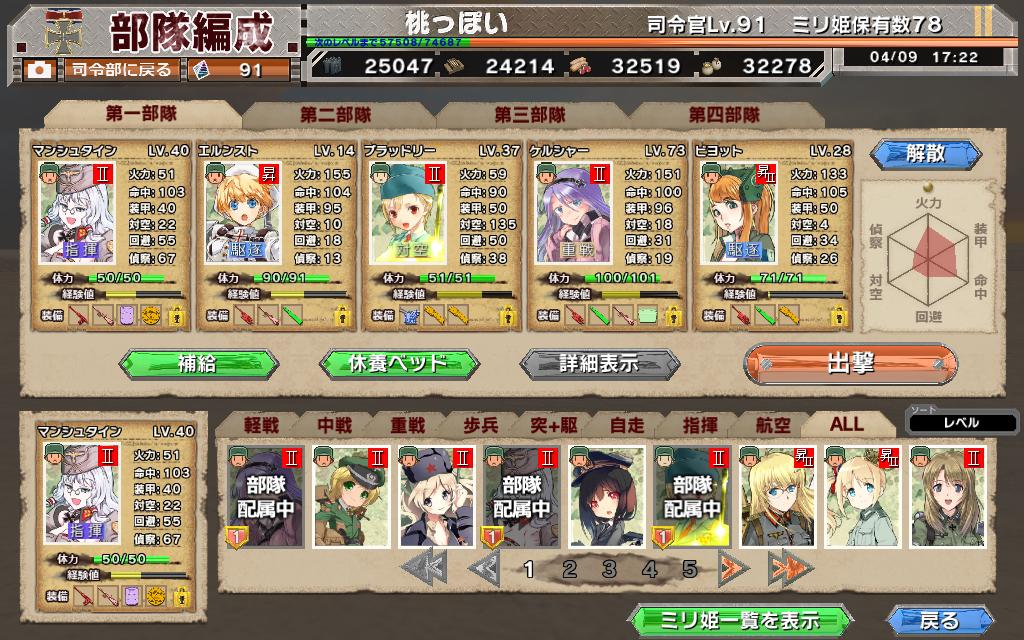Launch the sortie with 出撃
The height and width of the screenshot is (640, 1024).
[x=850, y=362]
